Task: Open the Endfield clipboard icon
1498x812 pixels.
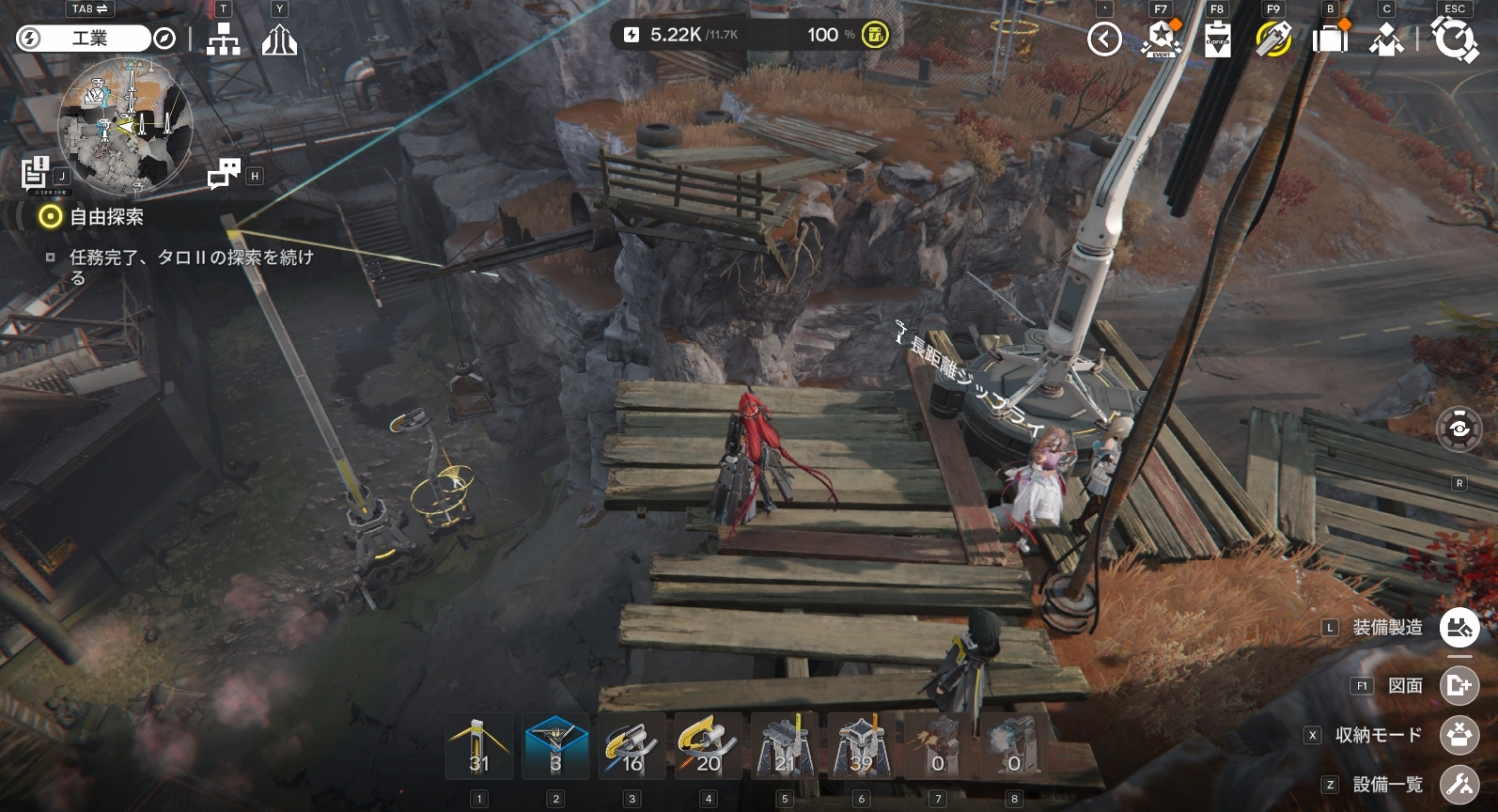Action: coord(1217,39)
